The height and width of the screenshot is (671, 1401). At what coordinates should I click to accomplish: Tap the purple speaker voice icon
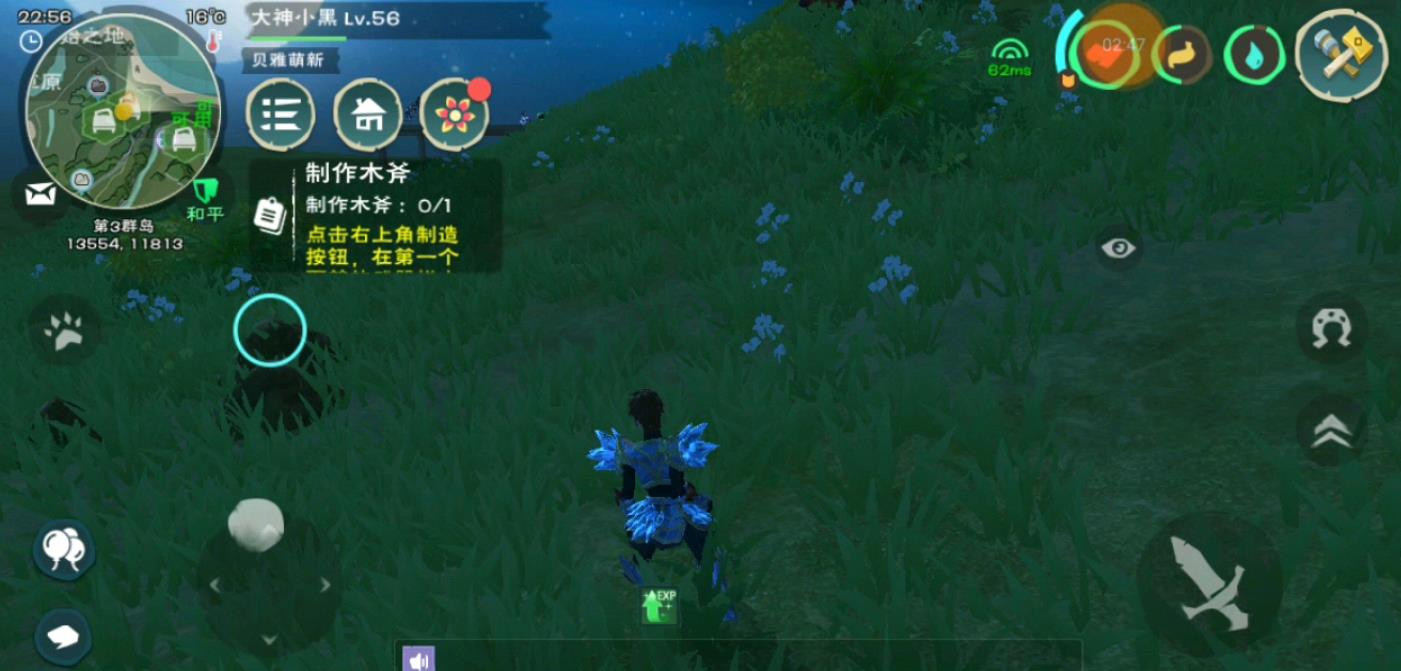click(x=418, y=659)
